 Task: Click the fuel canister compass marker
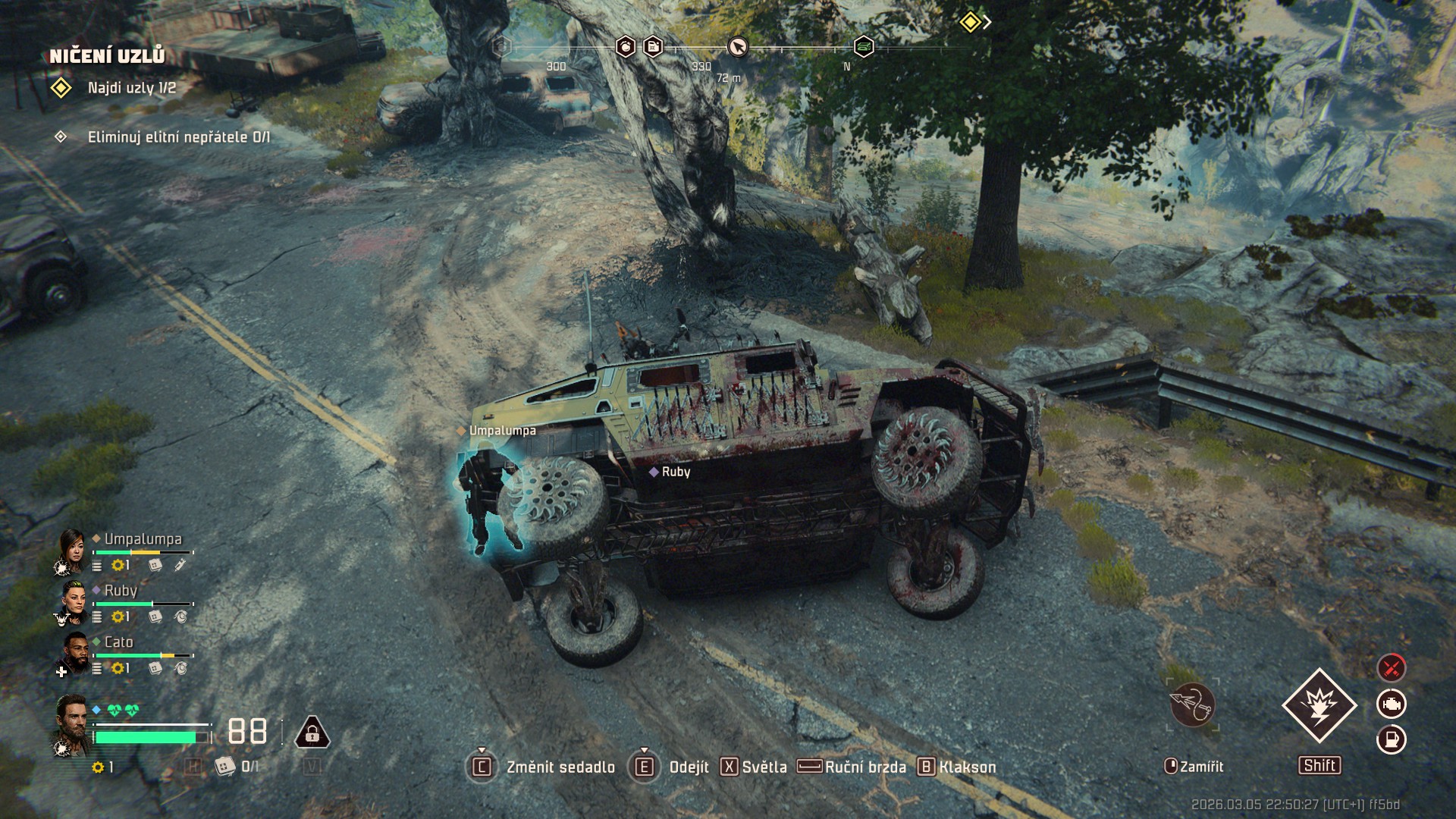click(x=653, y=47)
